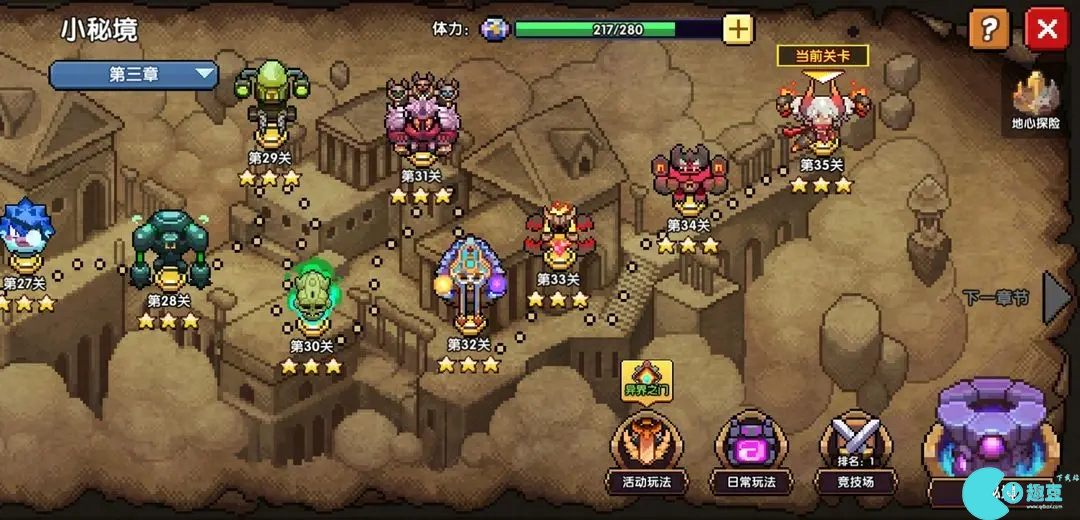
Task: Enter the 竞技场 arena
Action: click(853, 452)
